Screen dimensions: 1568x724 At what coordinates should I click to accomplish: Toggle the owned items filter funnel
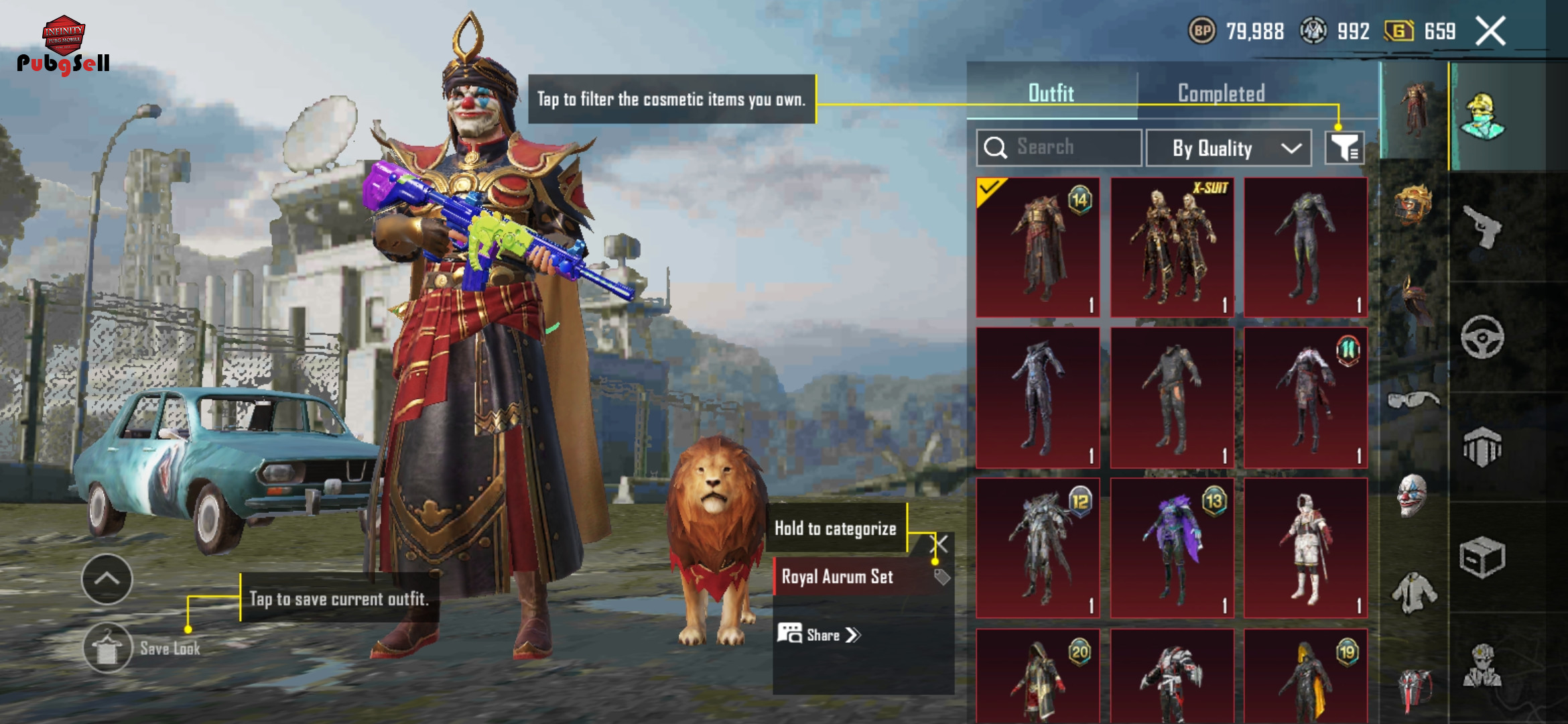[1344, 147]
